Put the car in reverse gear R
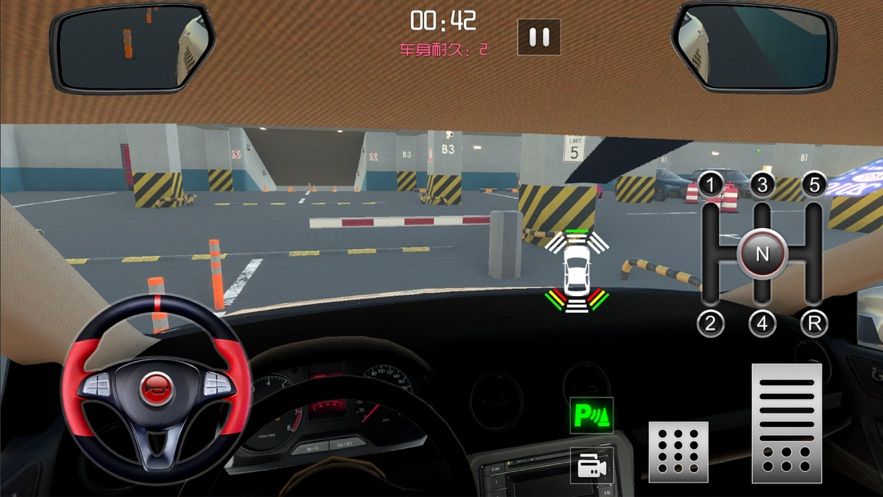Image resolution: width=883 pixels, height=497 pixels. tap(815, 322)
